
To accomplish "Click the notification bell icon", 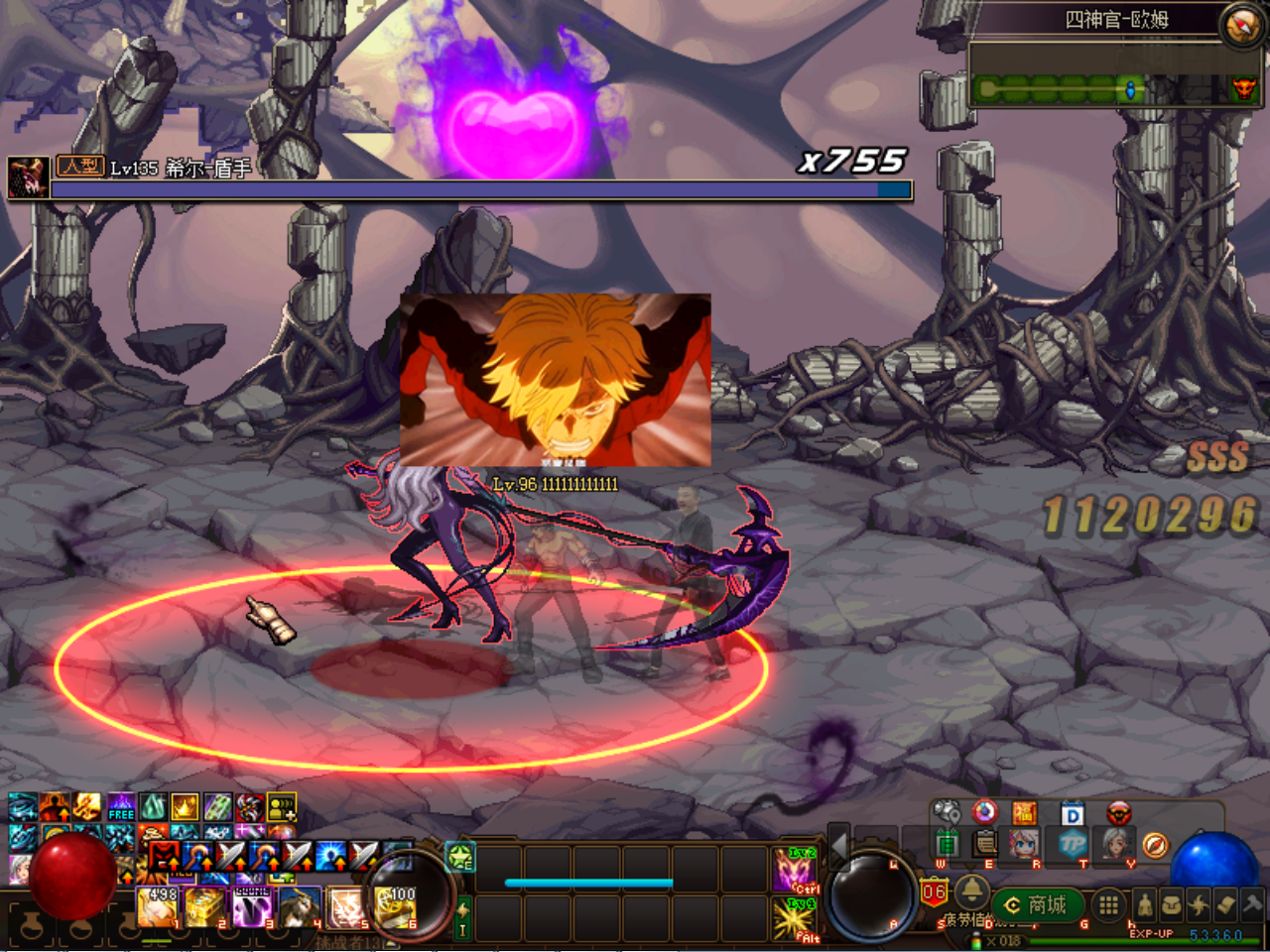I will click(x=971, y=888).
